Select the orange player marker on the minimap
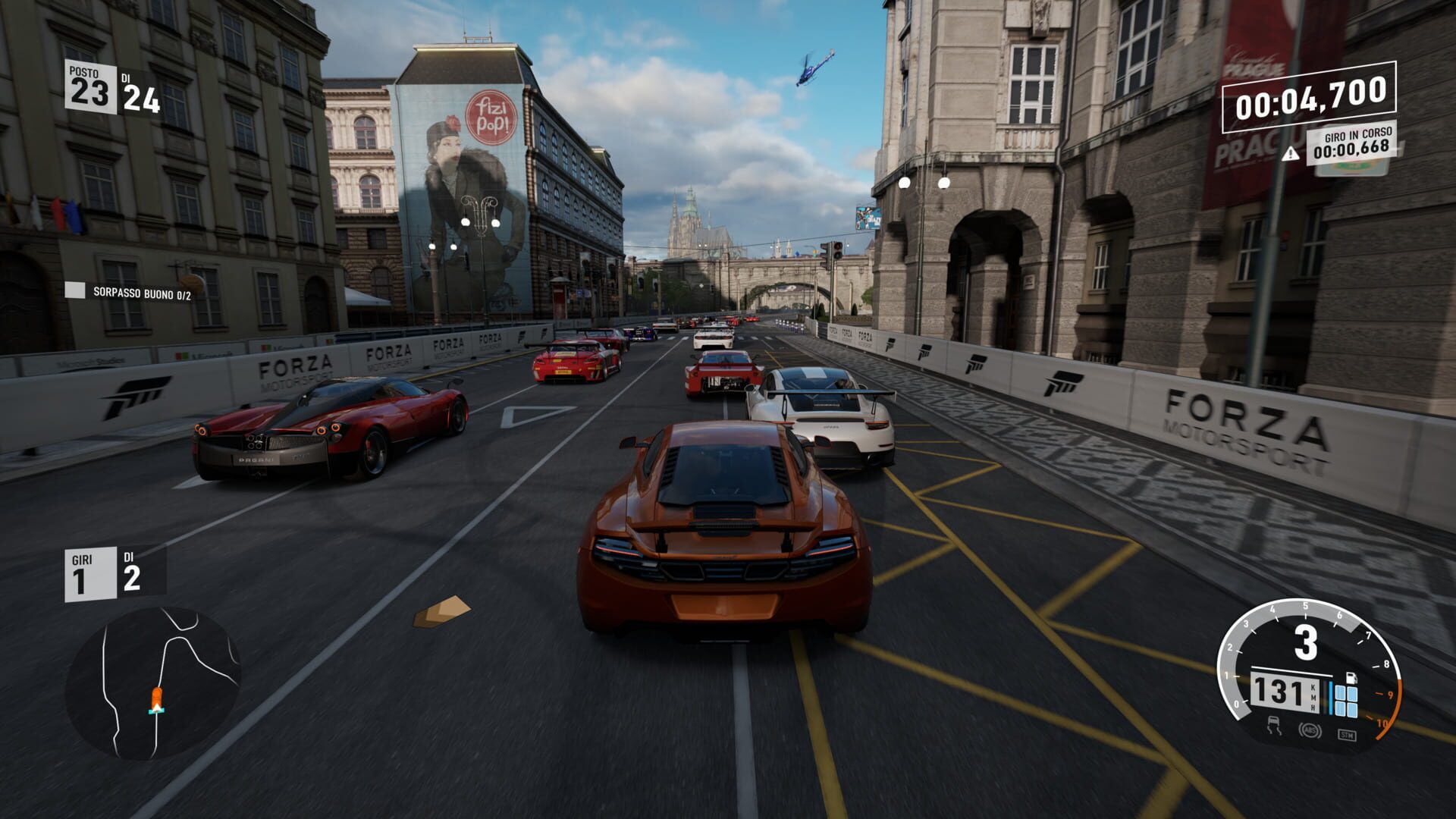The width and height of the screenshot is (1456, 819). click(x=156, y=698)
